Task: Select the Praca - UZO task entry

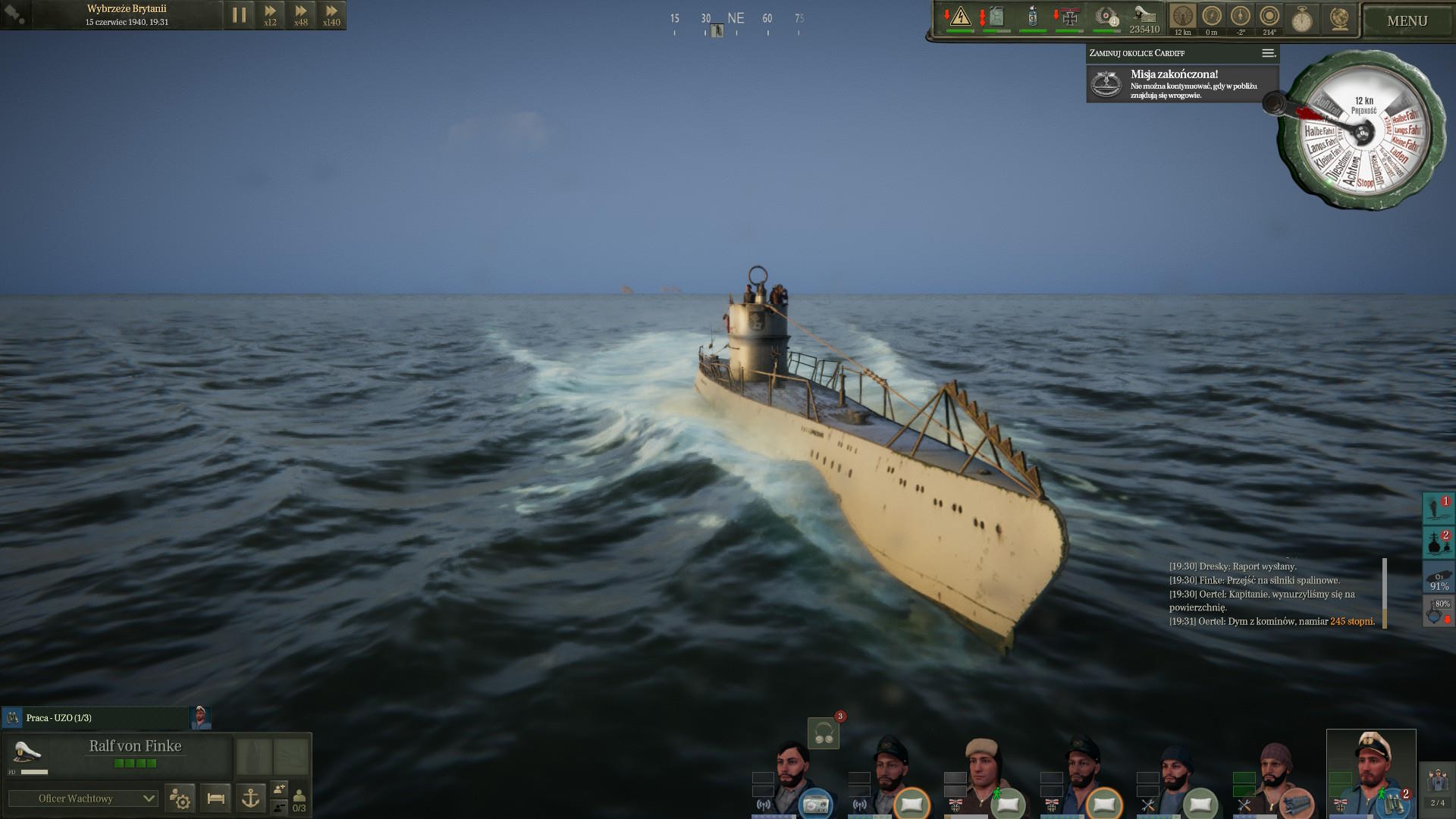Action: [95, 717]
